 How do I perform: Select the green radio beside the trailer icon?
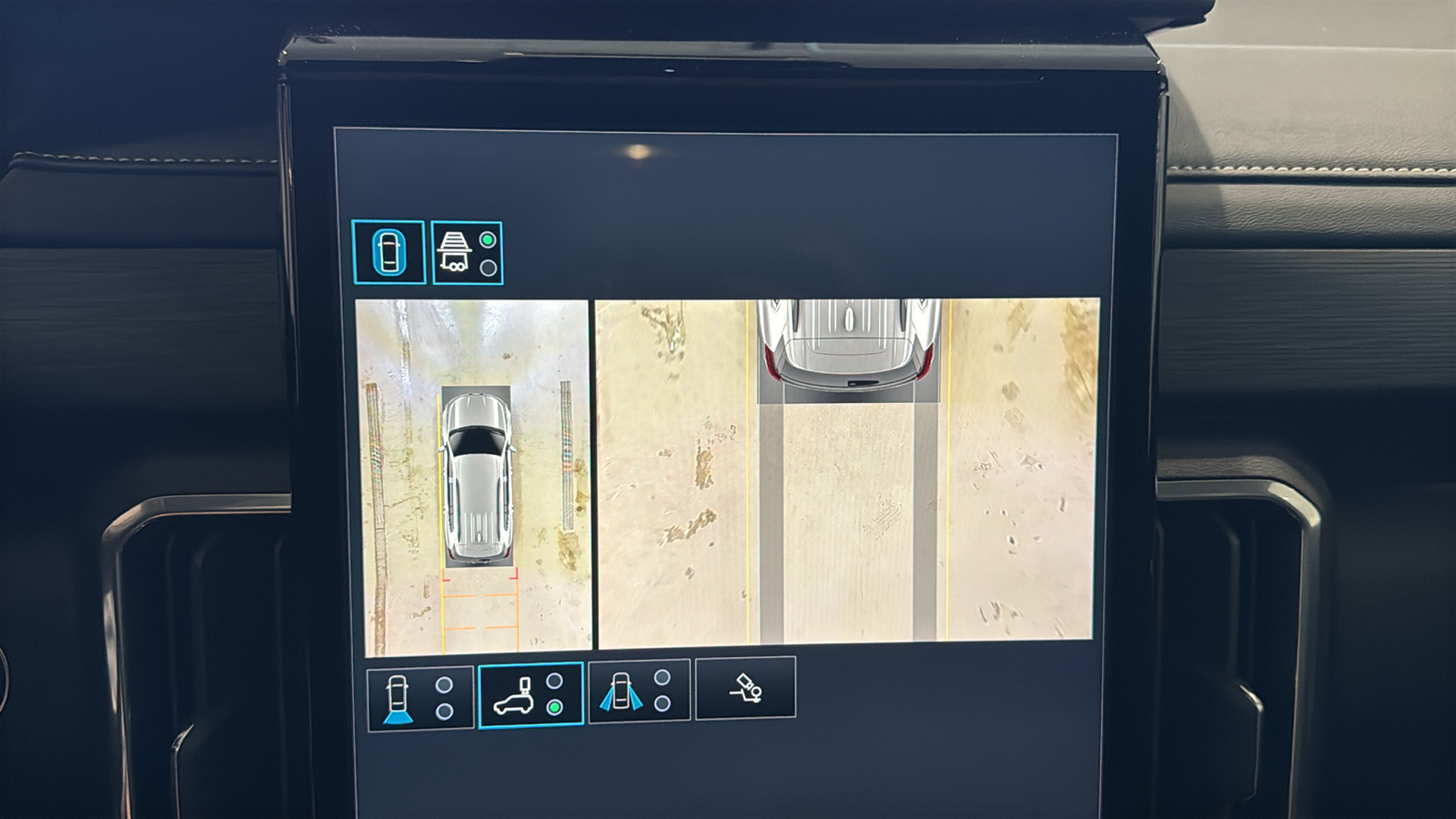pos(488,239)
